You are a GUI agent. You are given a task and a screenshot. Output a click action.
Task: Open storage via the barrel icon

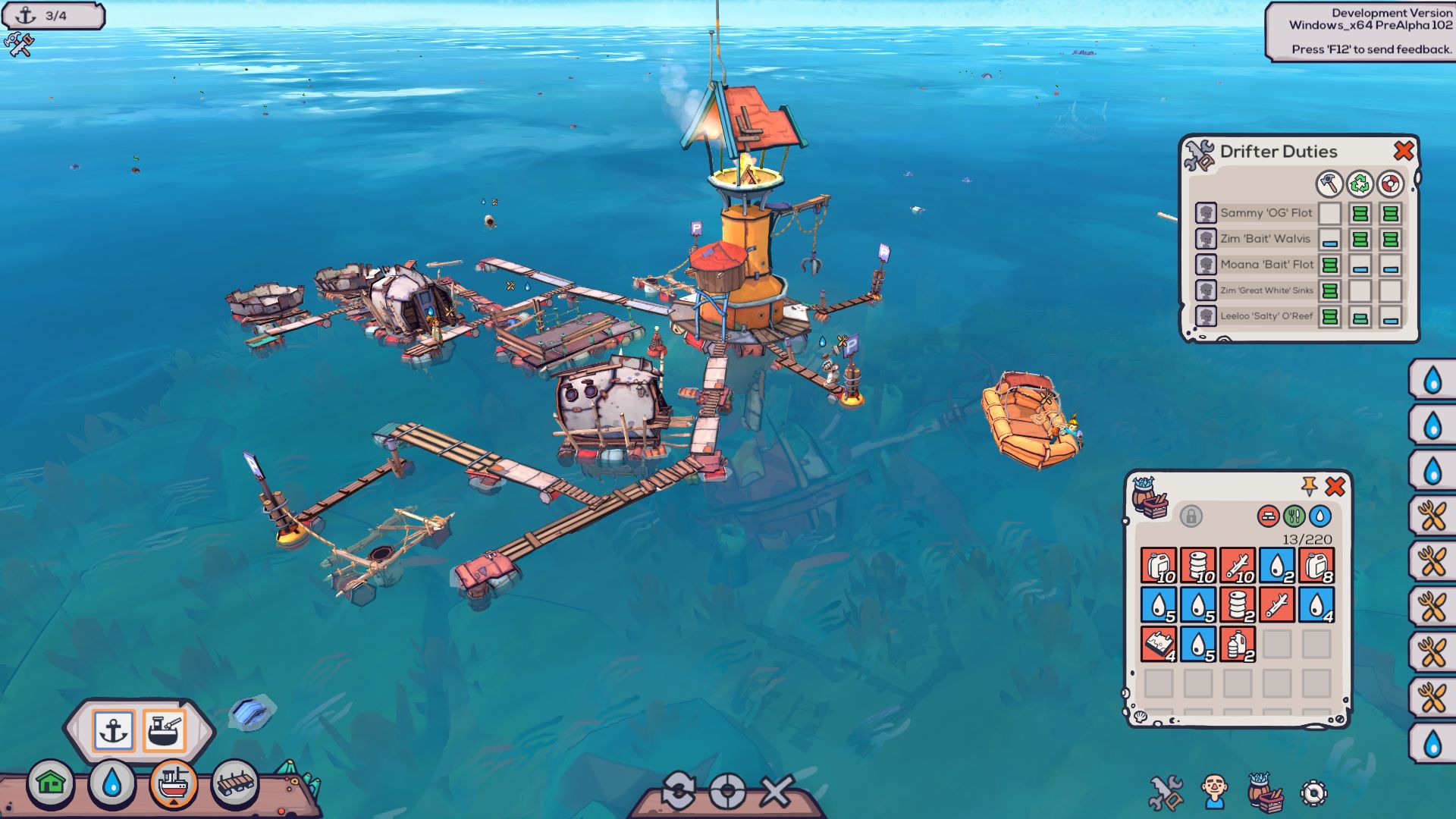pyautogui.click(x=1265, y=792)
